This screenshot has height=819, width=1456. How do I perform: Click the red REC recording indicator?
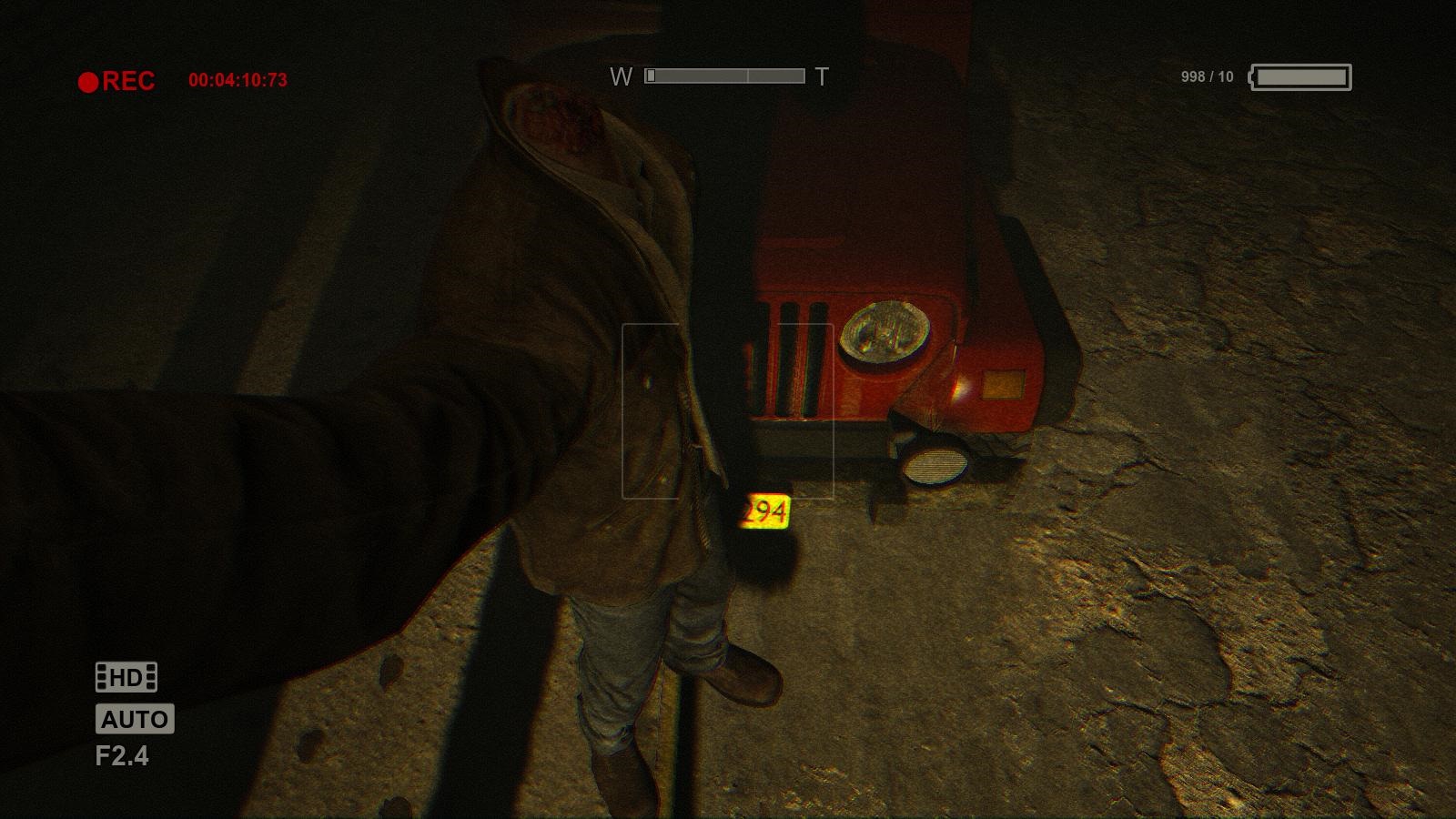click(116, 81)
